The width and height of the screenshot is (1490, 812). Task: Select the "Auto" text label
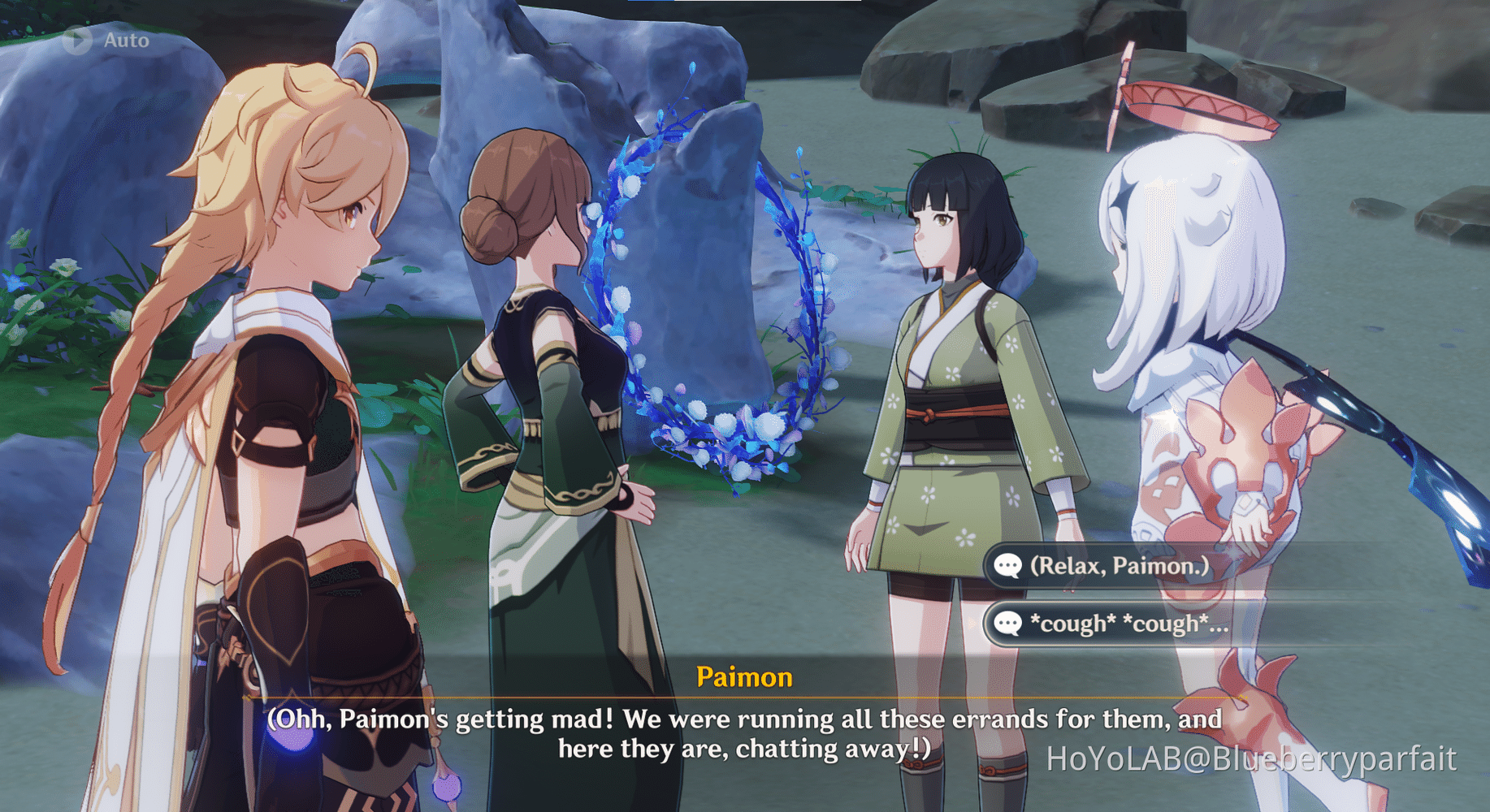point(125,40)
